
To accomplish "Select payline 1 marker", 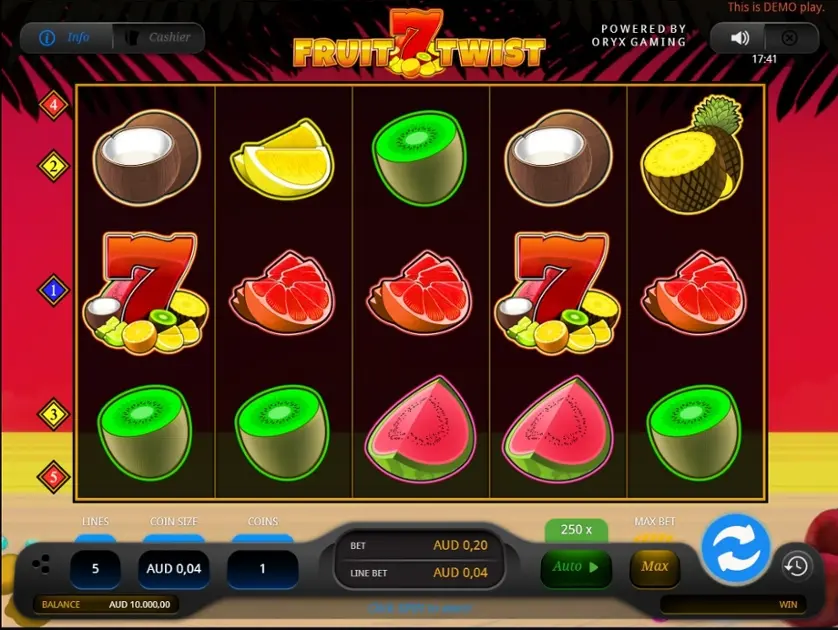I will tap(53, 291).
